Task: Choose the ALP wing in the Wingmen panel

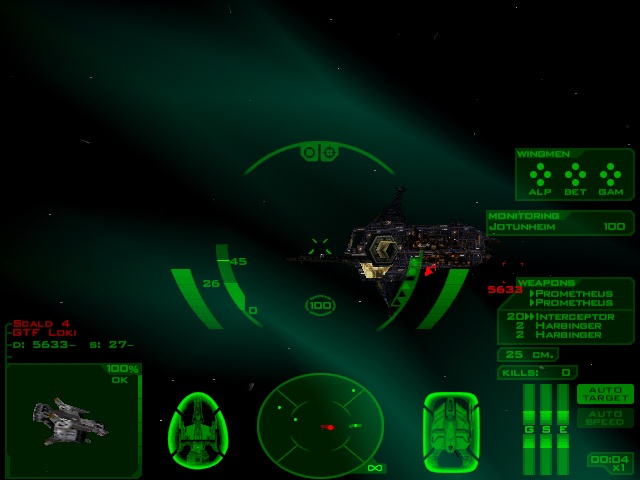Action: pyautogui.click(x=540, y=178)
